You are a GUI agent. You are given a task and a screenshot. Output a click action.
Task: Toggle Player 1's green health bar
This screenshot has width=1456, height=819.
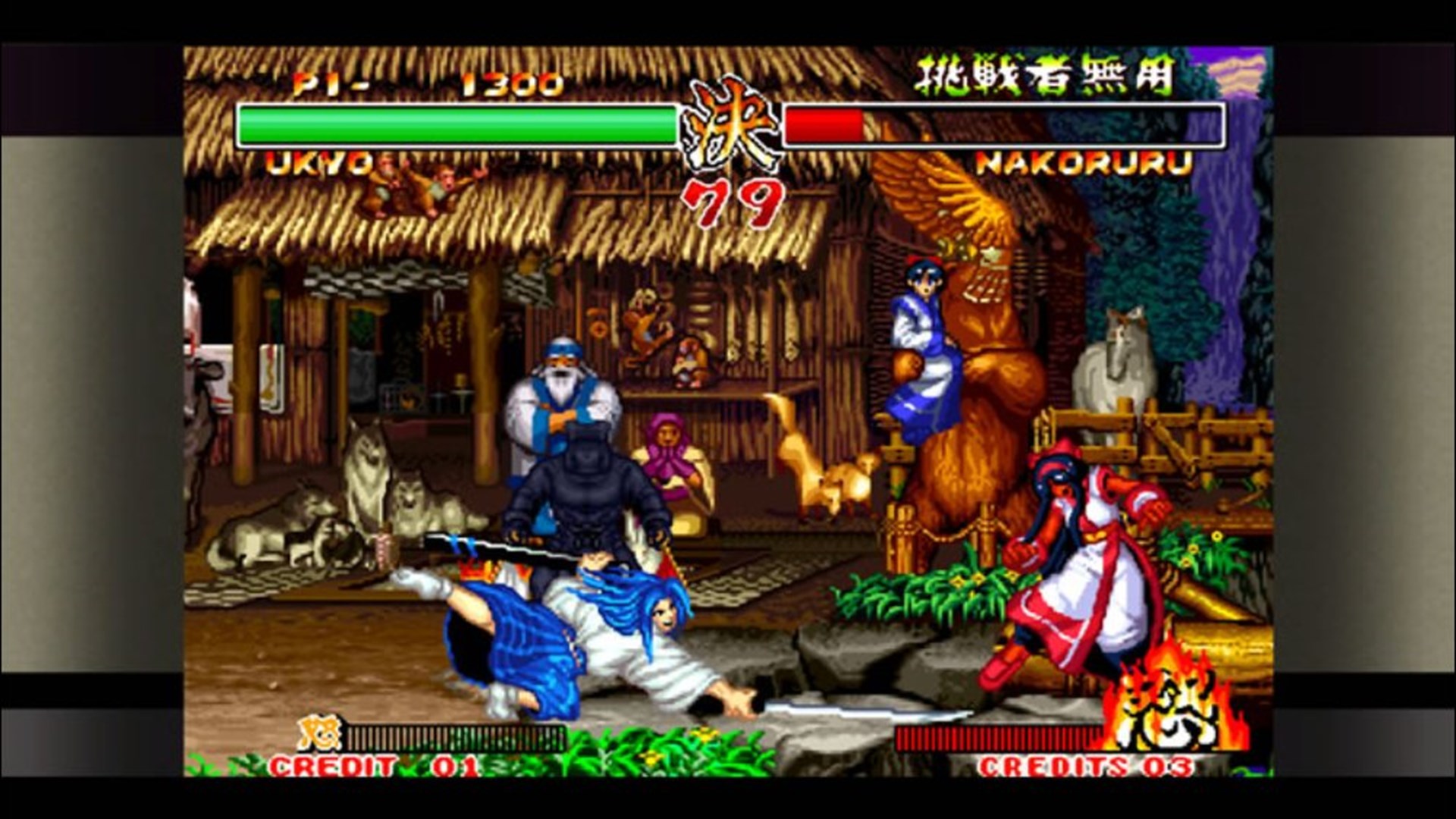(x=455, y=125)
